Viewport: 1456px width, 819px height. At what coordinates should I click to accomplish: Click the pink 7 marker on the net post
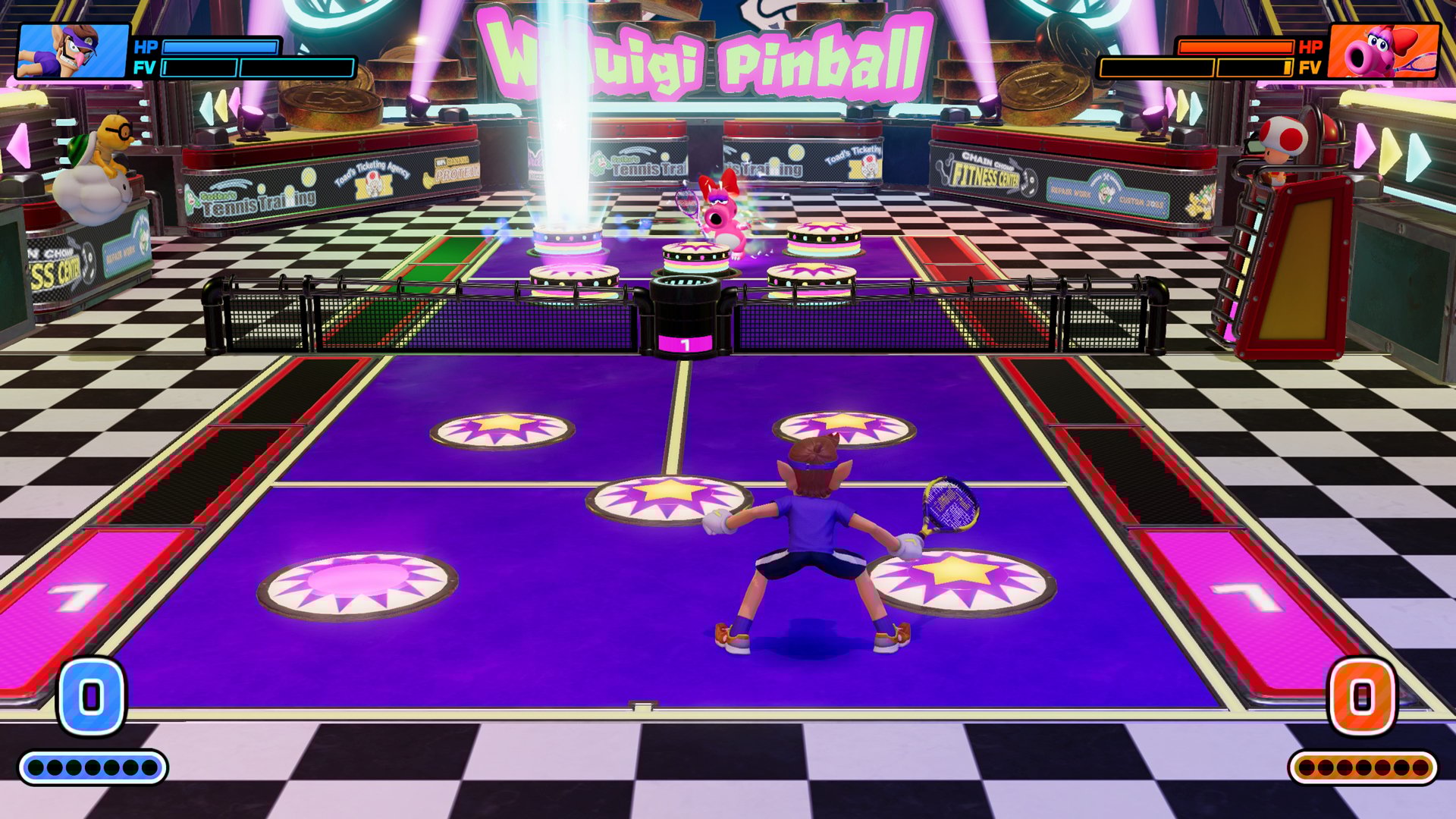684,343
